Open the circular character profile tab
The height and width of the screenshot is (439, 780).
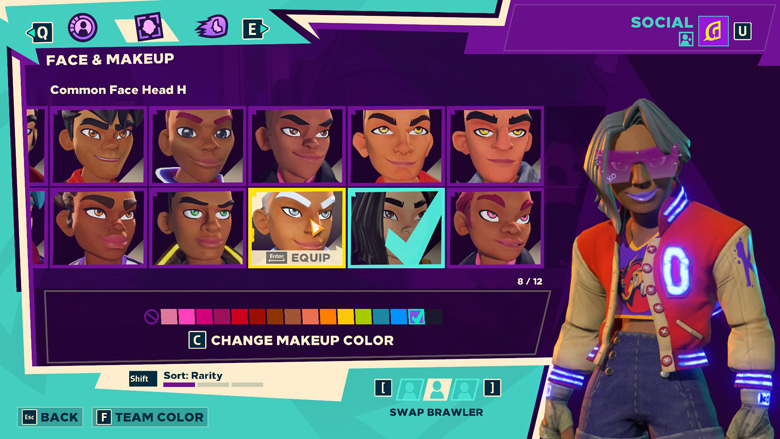pyautogui.click(x=83, y=28)
